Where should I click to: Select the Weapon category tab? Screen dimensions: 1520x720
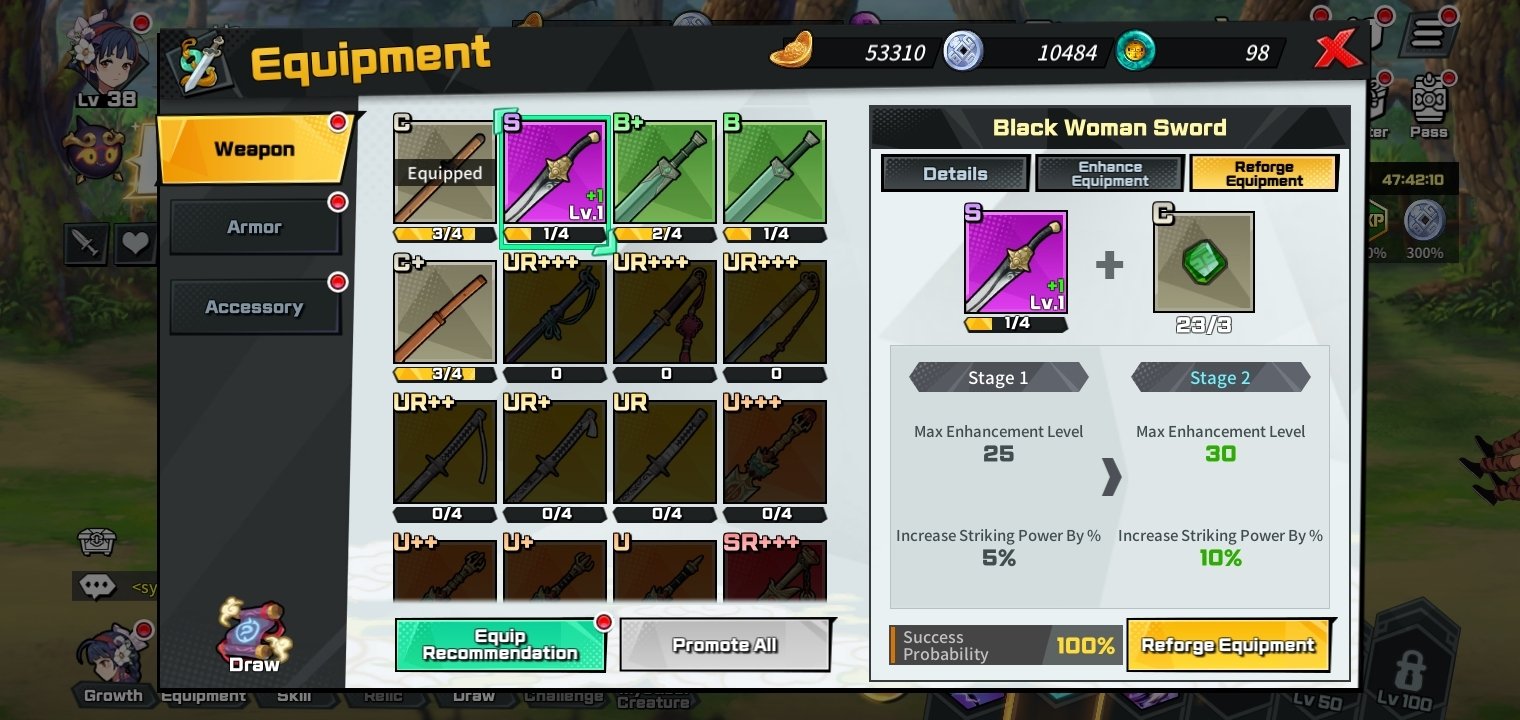(x=254, y=150)
